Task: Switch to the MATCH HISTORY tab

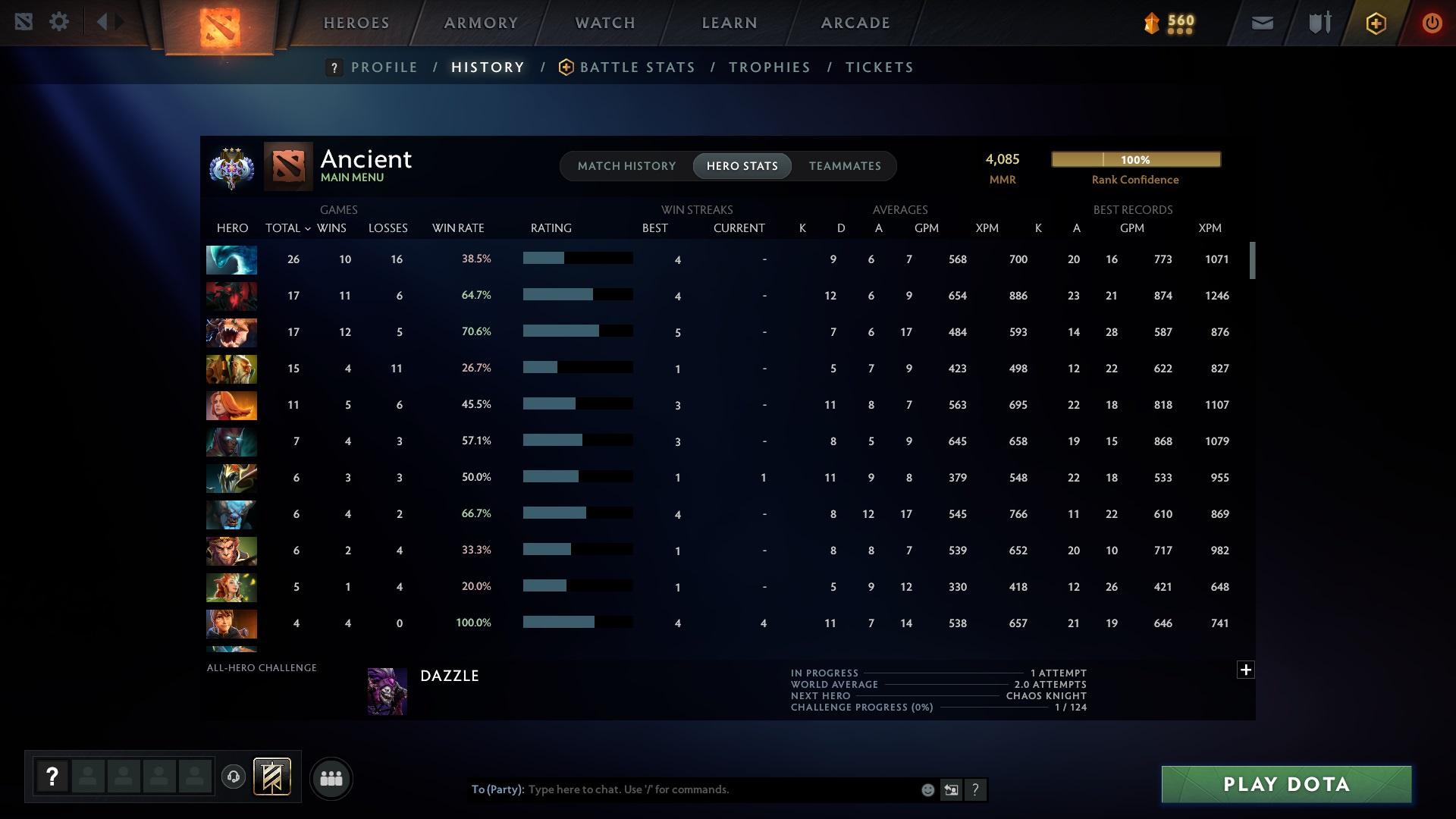Action: coord(626,165)
